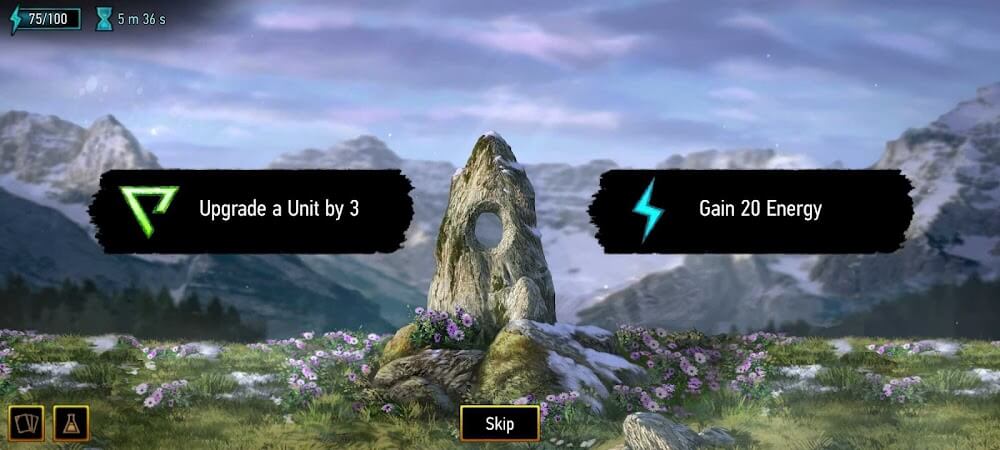Choose the Upgrade a Unit by 3 reward
1000x450 pixels.
pos(251,210)
